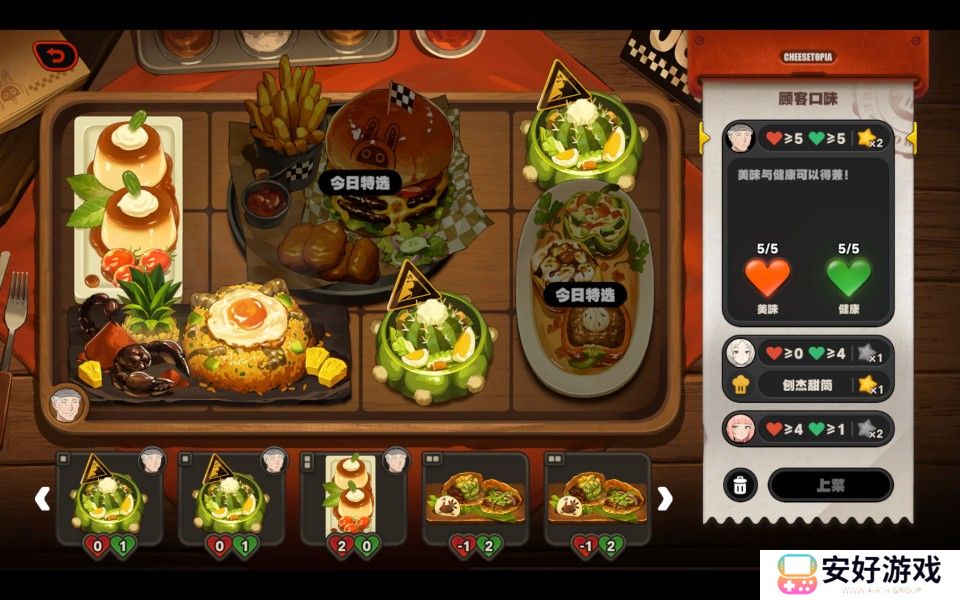Image resolution: width=960 pixels, height=600 pixels.
Task: Serve the dishes with the 上菜 button
Action: (x=830, y=485)
